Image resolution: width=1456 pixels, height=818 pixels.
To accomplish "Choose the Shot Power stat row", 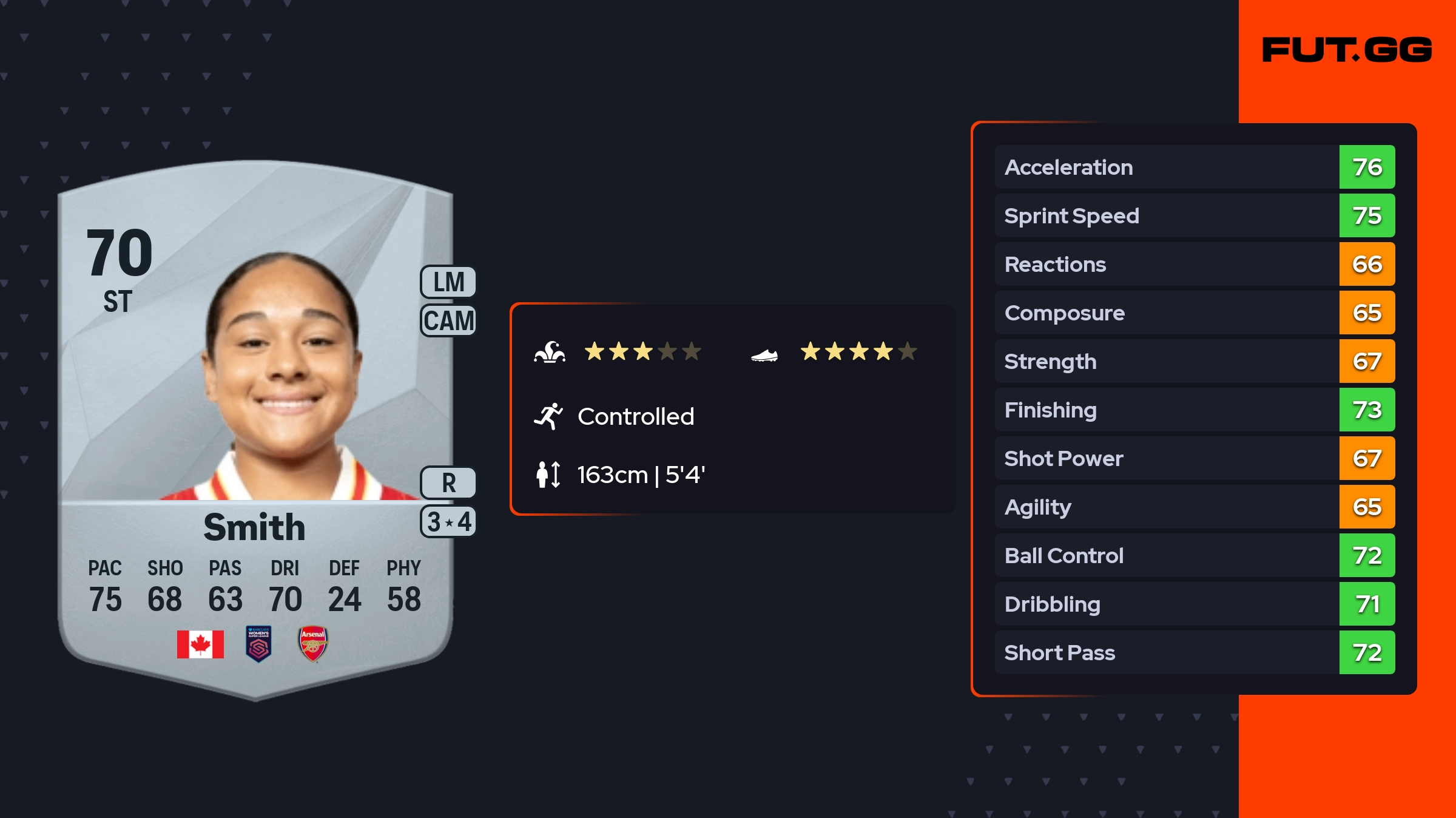I will click(x=1194, y=458).
